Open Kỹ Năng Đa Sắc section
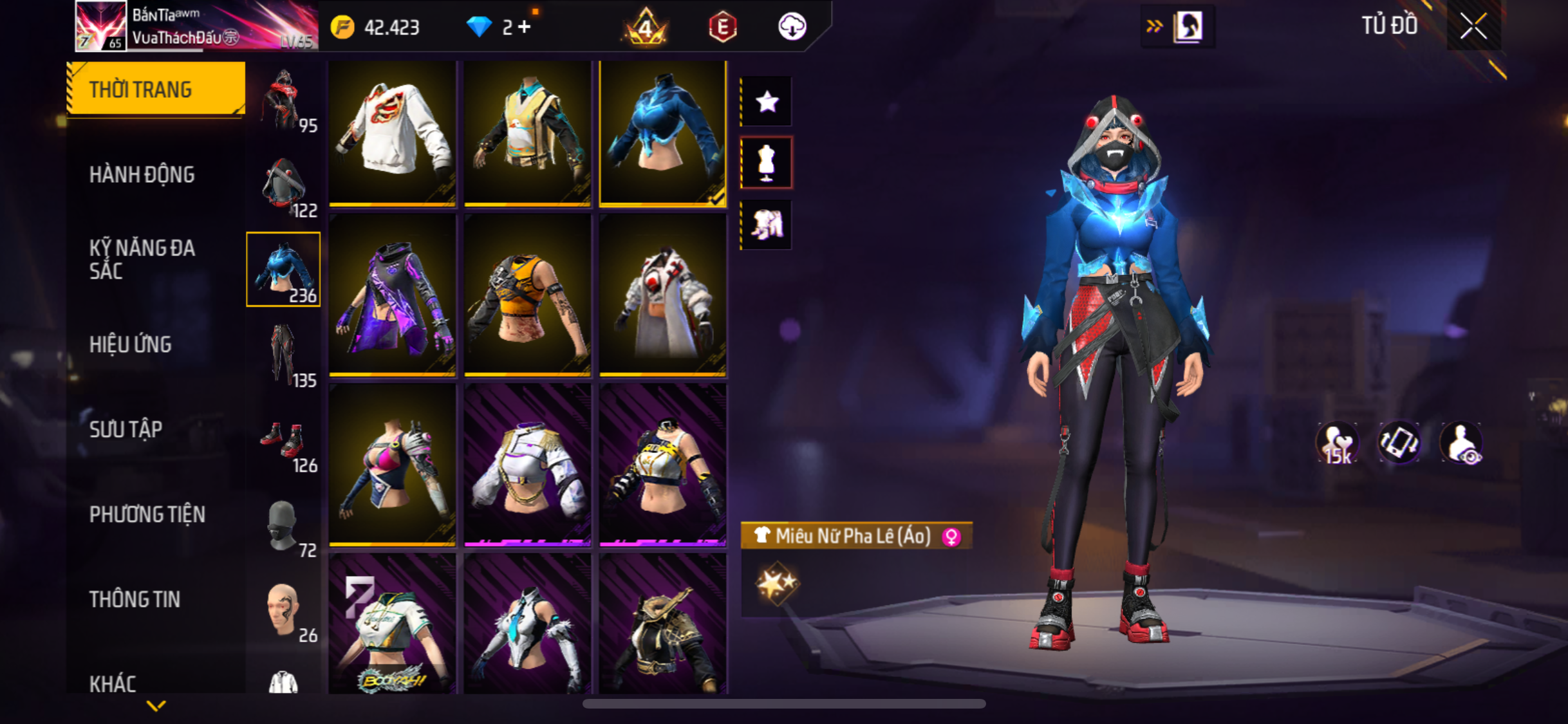 coord(142,259)
